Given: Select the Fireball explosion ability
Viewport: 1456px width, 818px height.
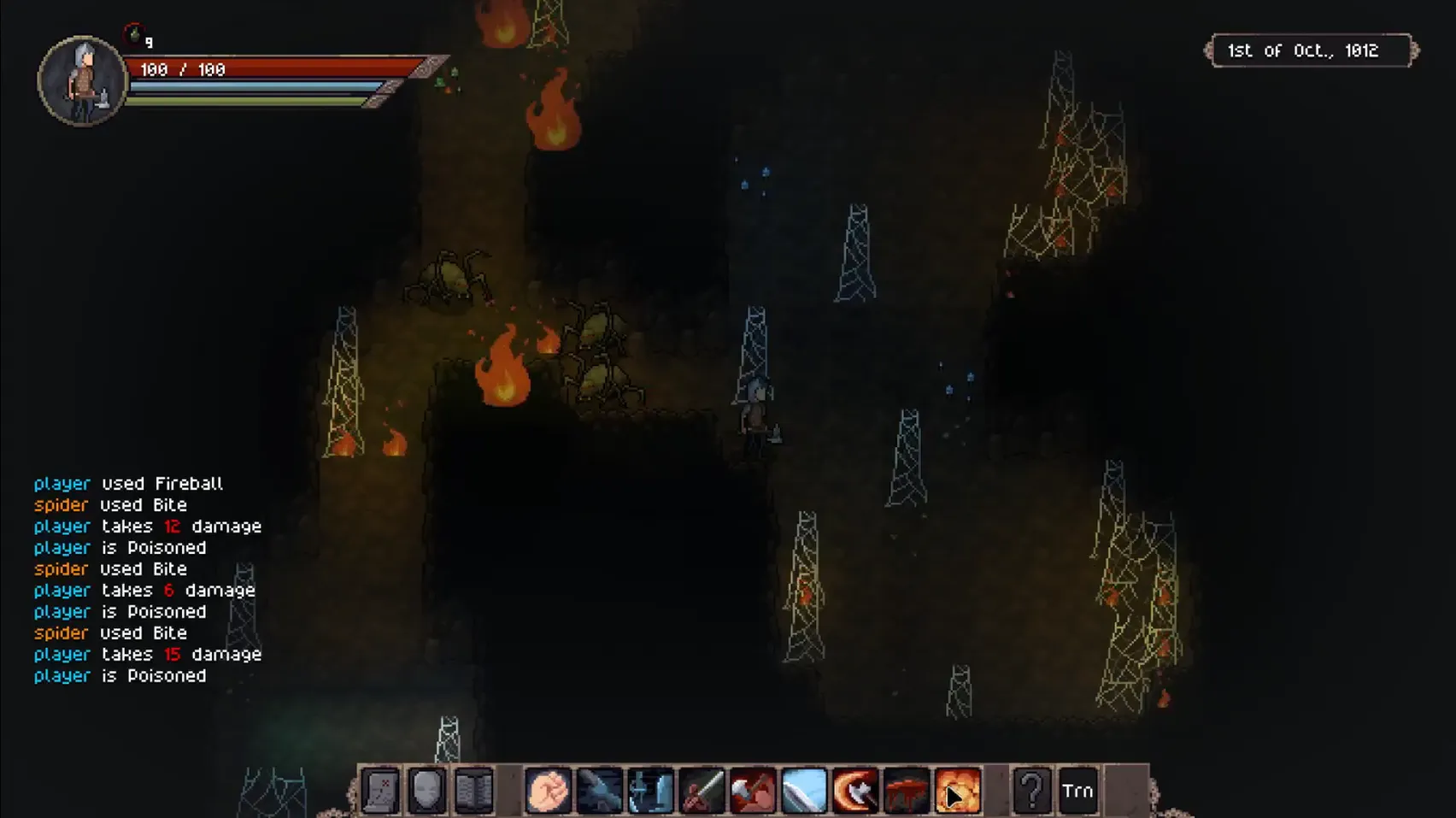Looking at the screenshot, I should [x=959, y=791].
